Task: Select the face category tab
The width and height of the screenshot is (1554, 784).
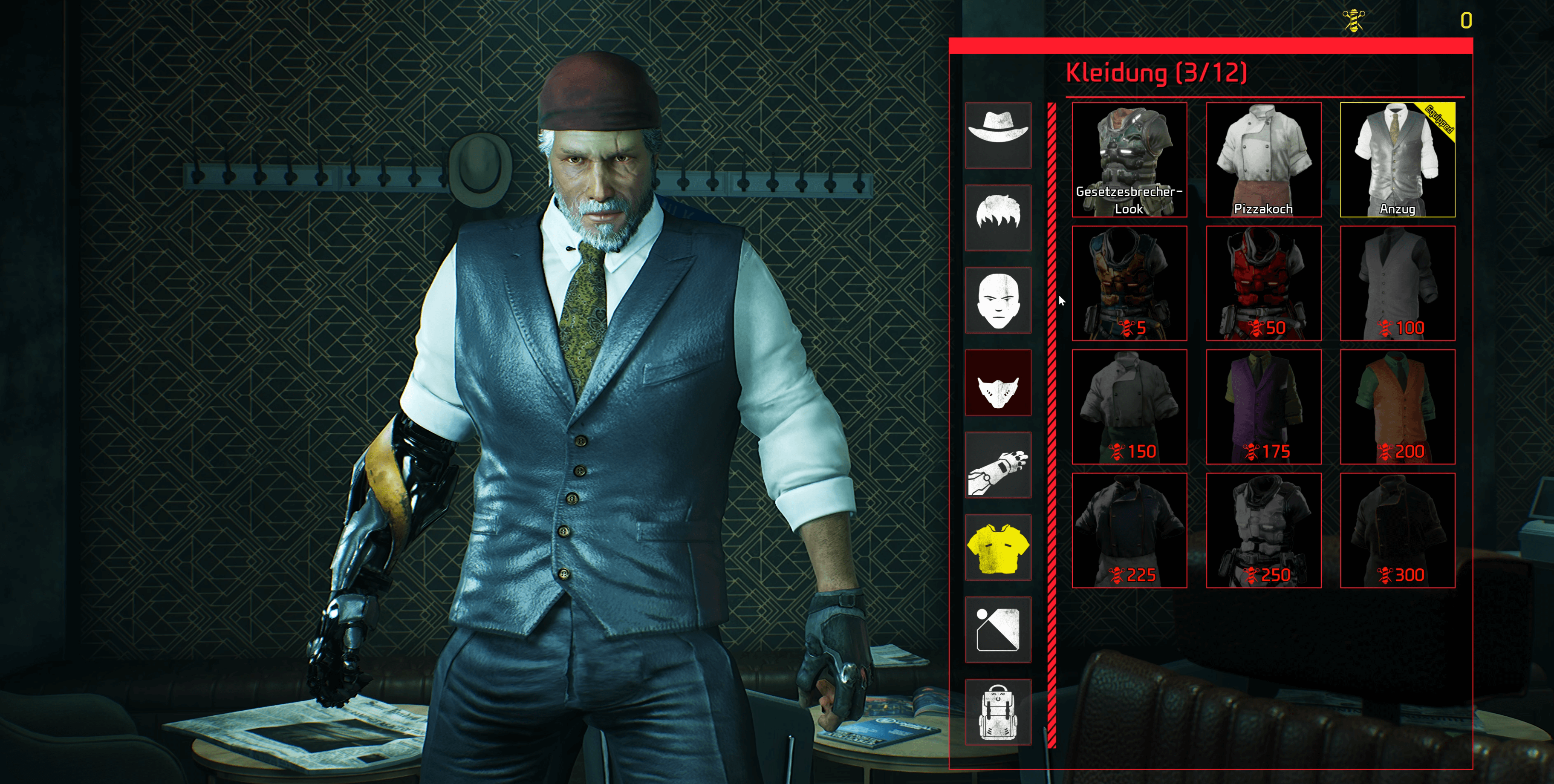Action: pos(998,300)
